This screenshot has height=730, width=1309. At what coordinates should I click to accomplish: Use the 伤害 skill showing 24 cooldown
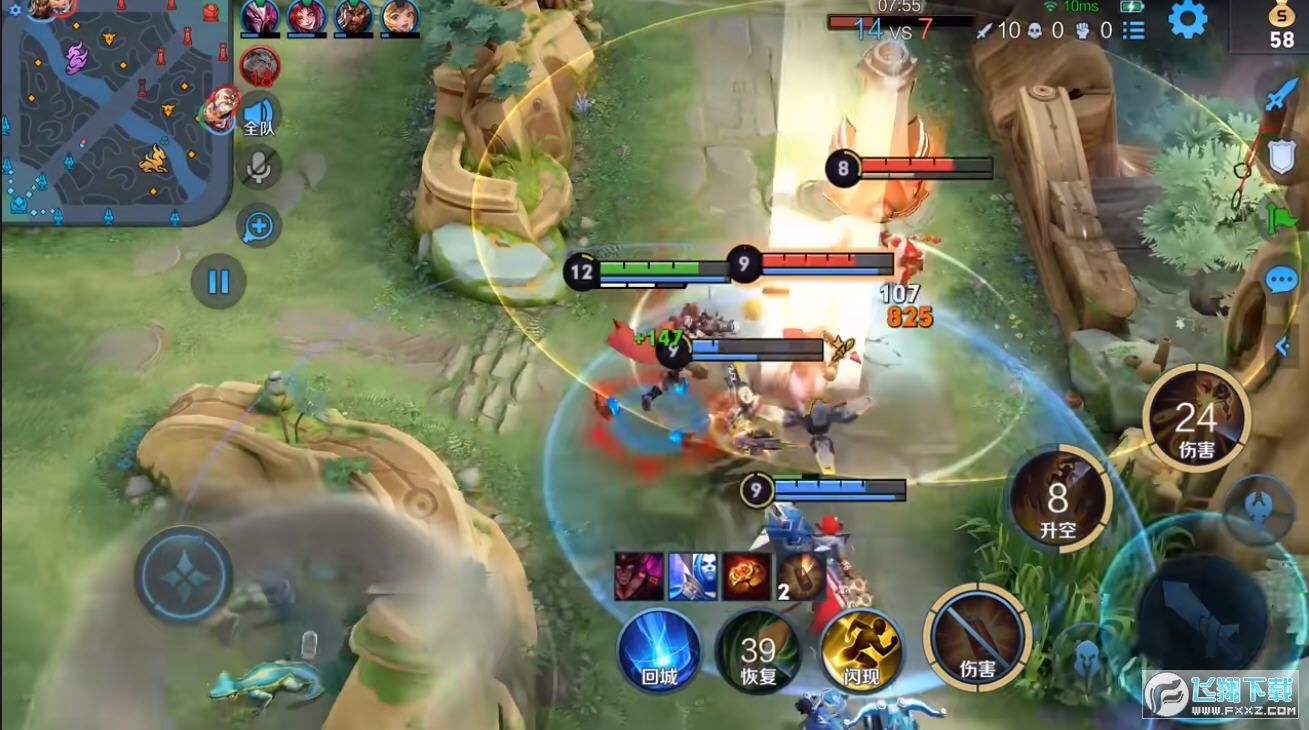[x=1196, y=419]
